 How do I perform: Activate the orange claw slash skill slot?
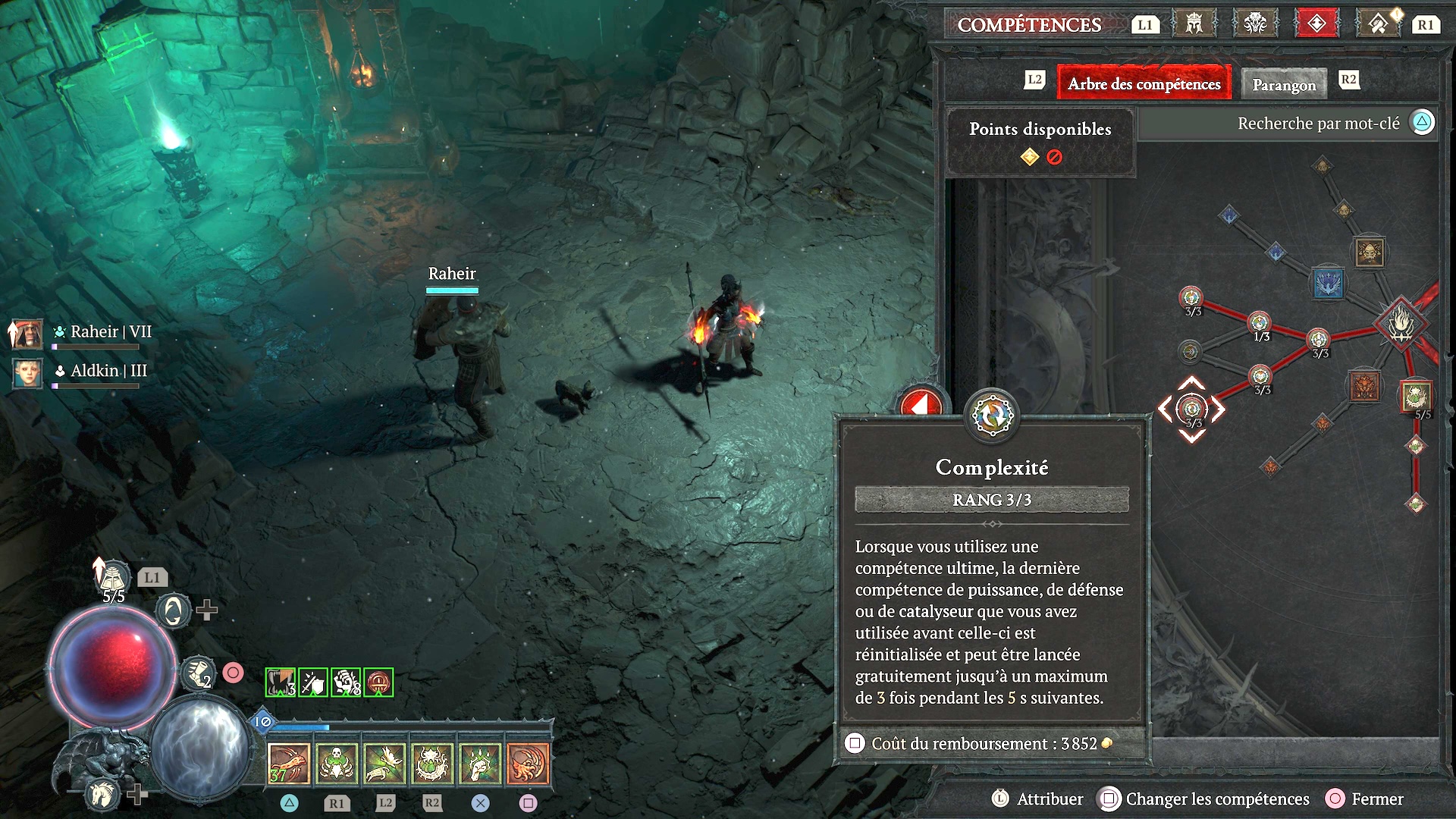(x=289, y=763)
